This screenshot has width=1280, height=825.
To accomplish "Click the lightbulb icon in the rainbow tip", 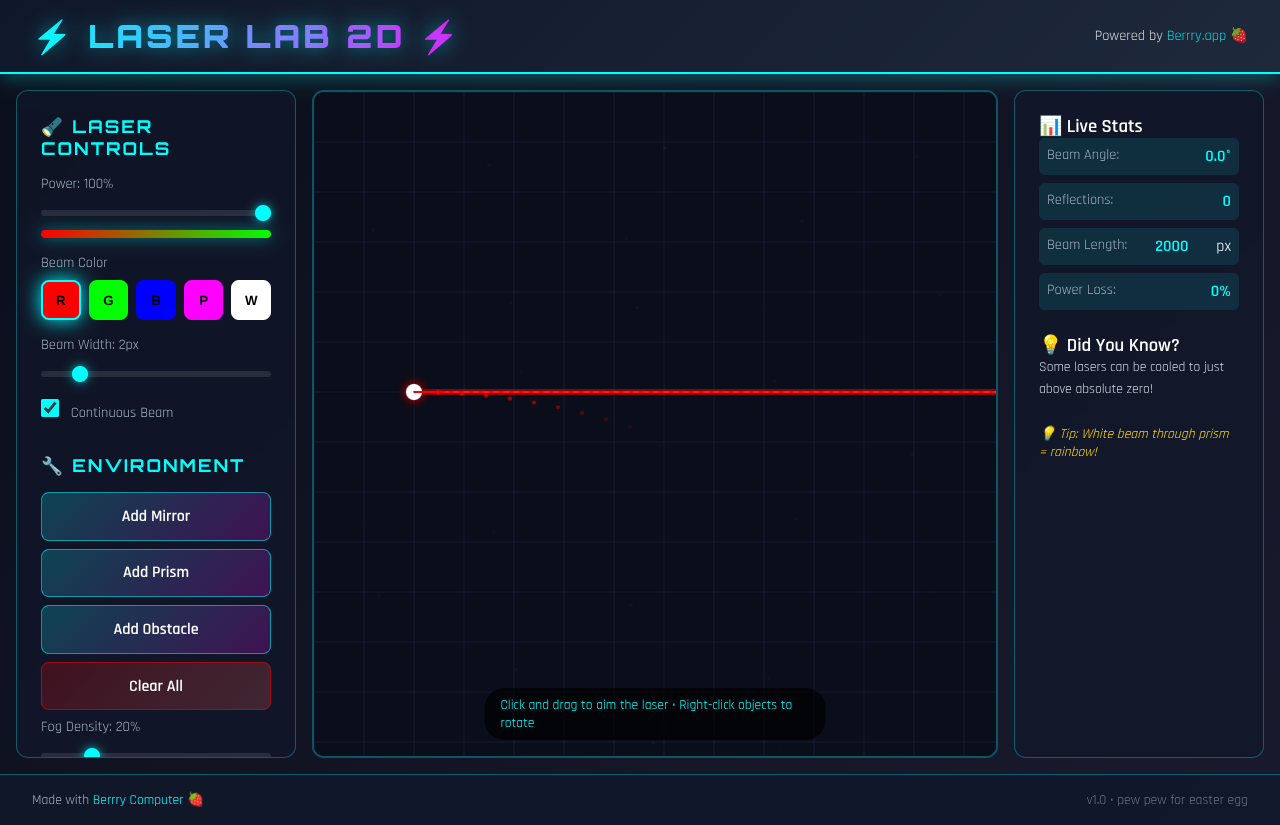I will pyautogui.click(x=1048, y=433).
